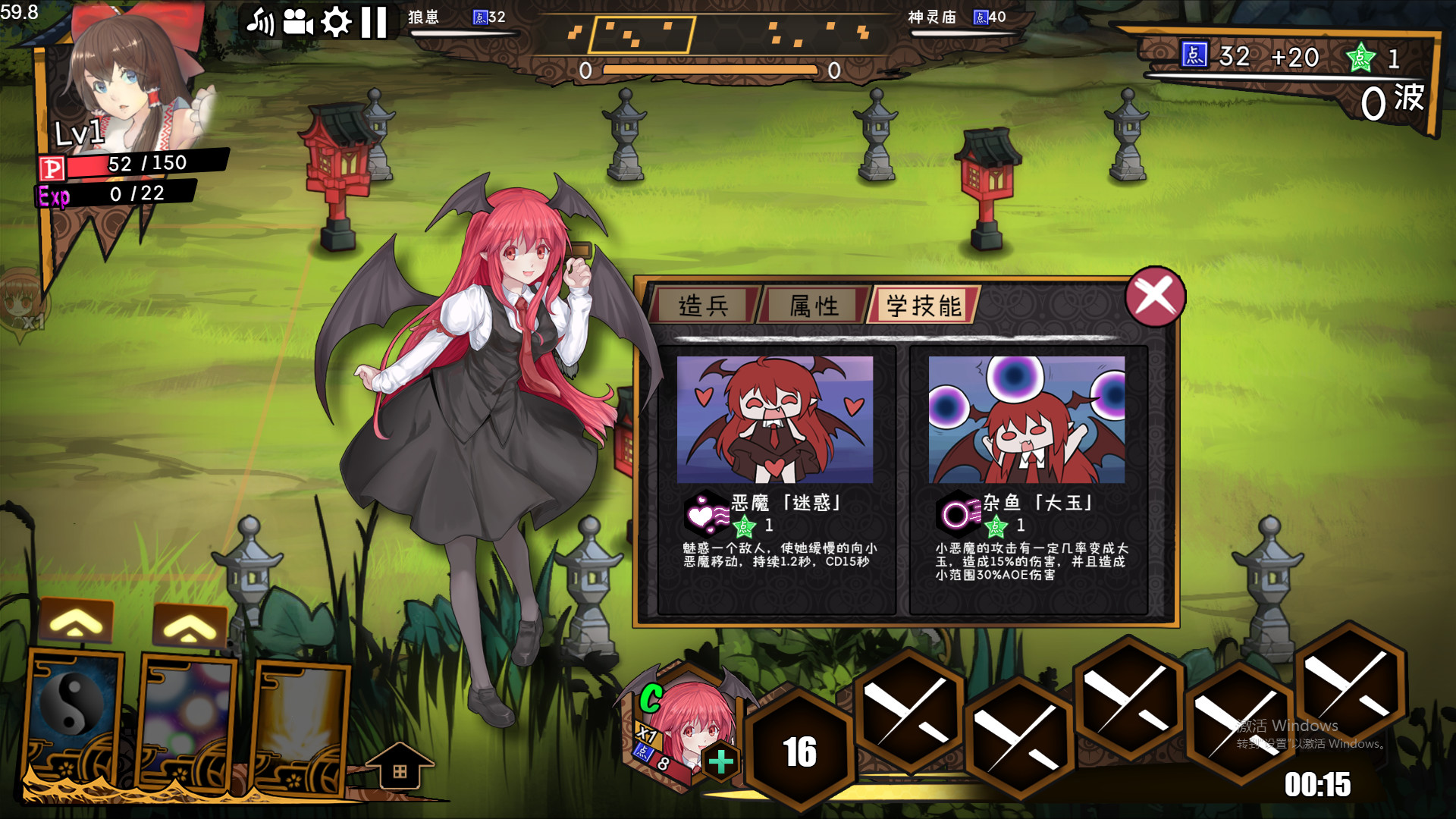Click the wave progress bar at the top

click(713, 68)
